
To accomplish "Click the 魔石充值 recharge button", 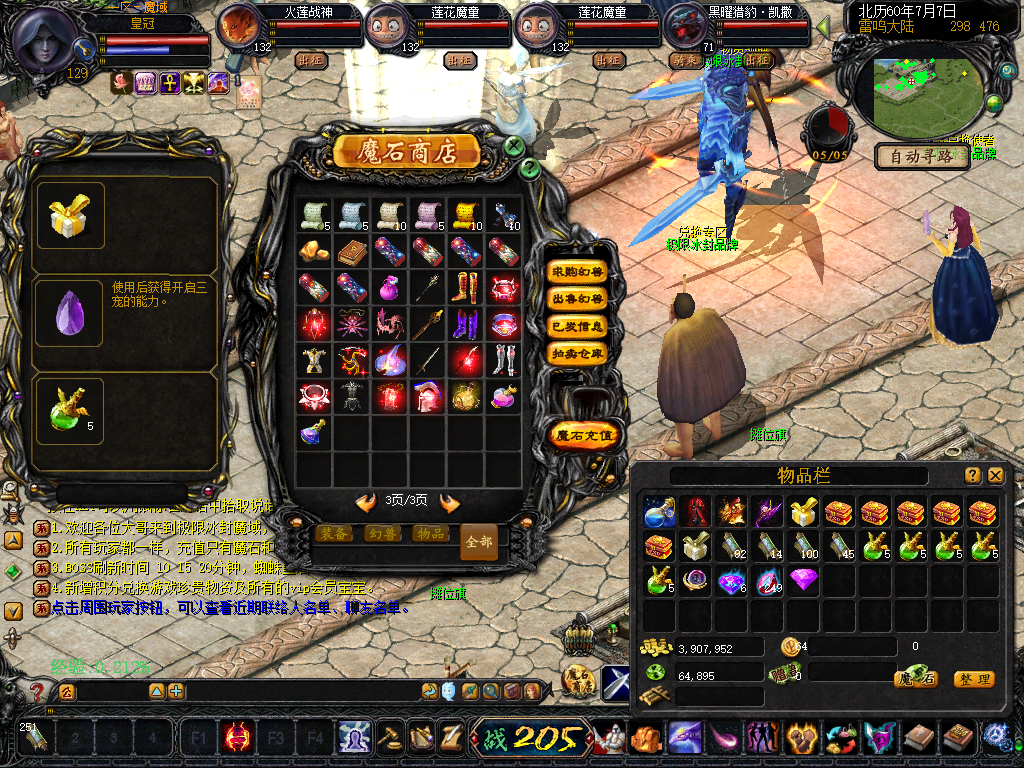I will (586, 435).
